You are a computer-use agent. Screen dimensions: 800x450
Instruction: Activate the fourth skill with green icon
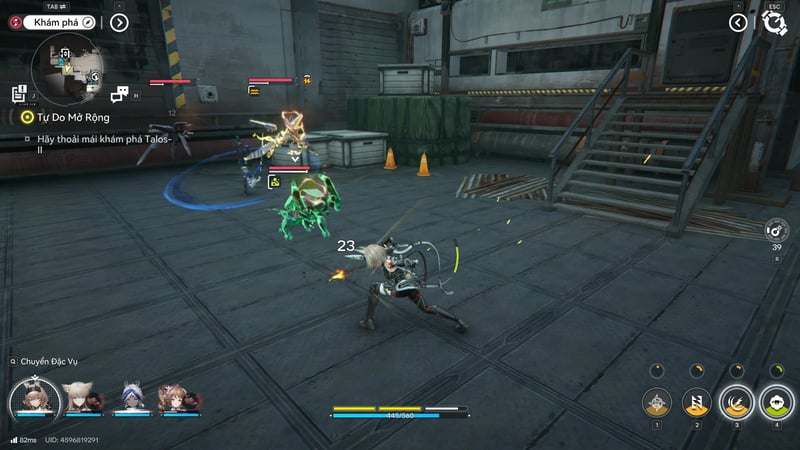(x=775, y=402)
